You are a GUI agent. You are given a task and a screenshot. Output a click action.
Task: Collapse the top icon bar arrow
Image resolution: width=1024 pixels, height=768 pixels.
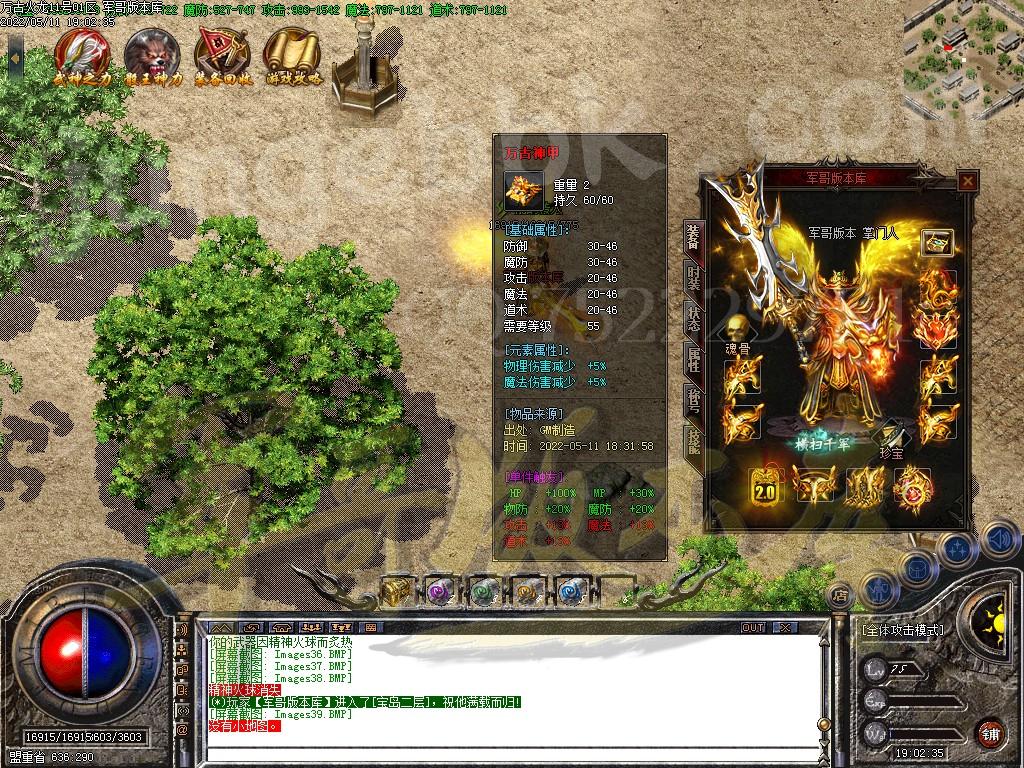pos(14,56)
